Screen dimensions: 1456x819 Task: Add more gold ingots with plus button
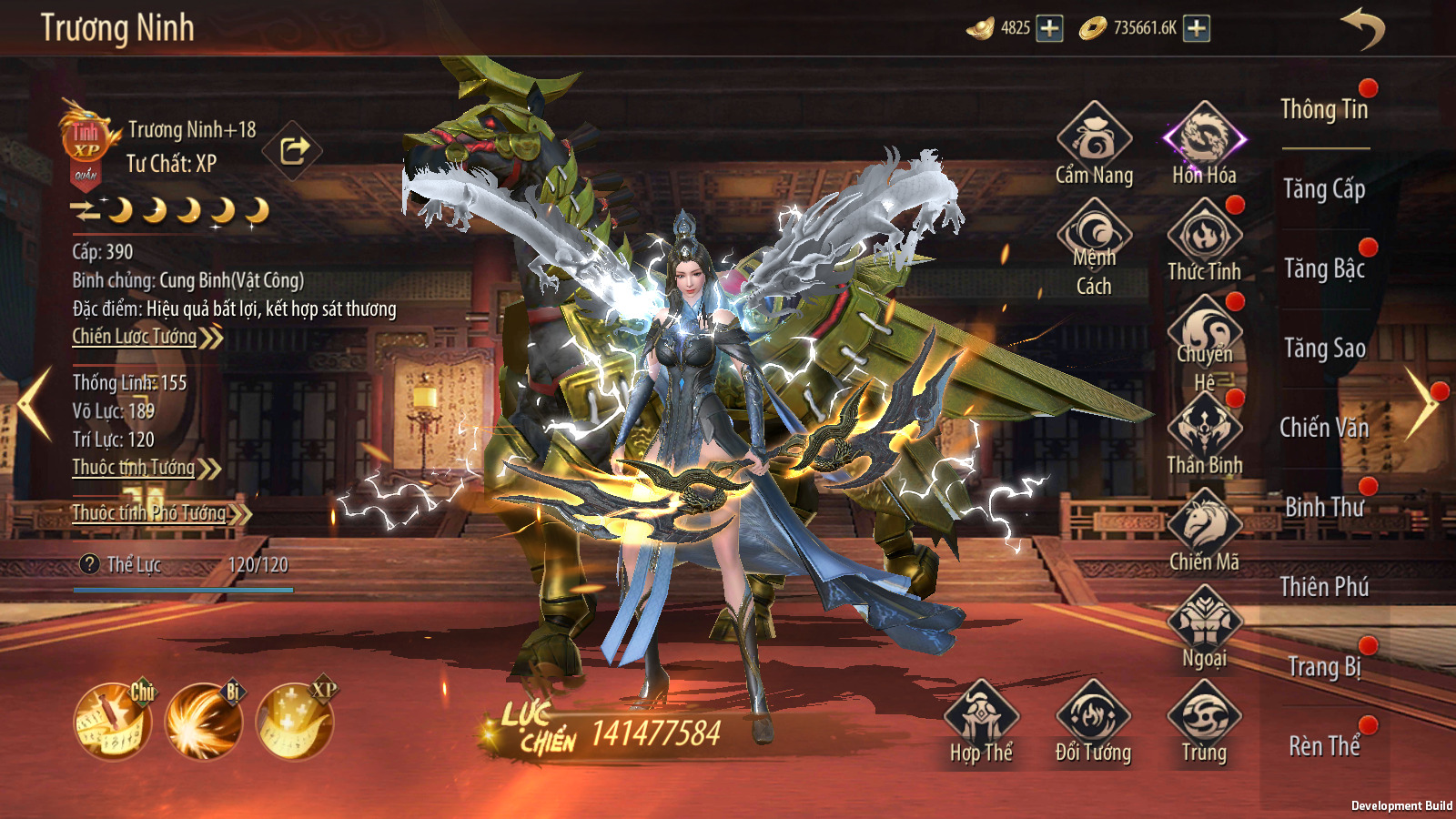tap(1049, 28)
